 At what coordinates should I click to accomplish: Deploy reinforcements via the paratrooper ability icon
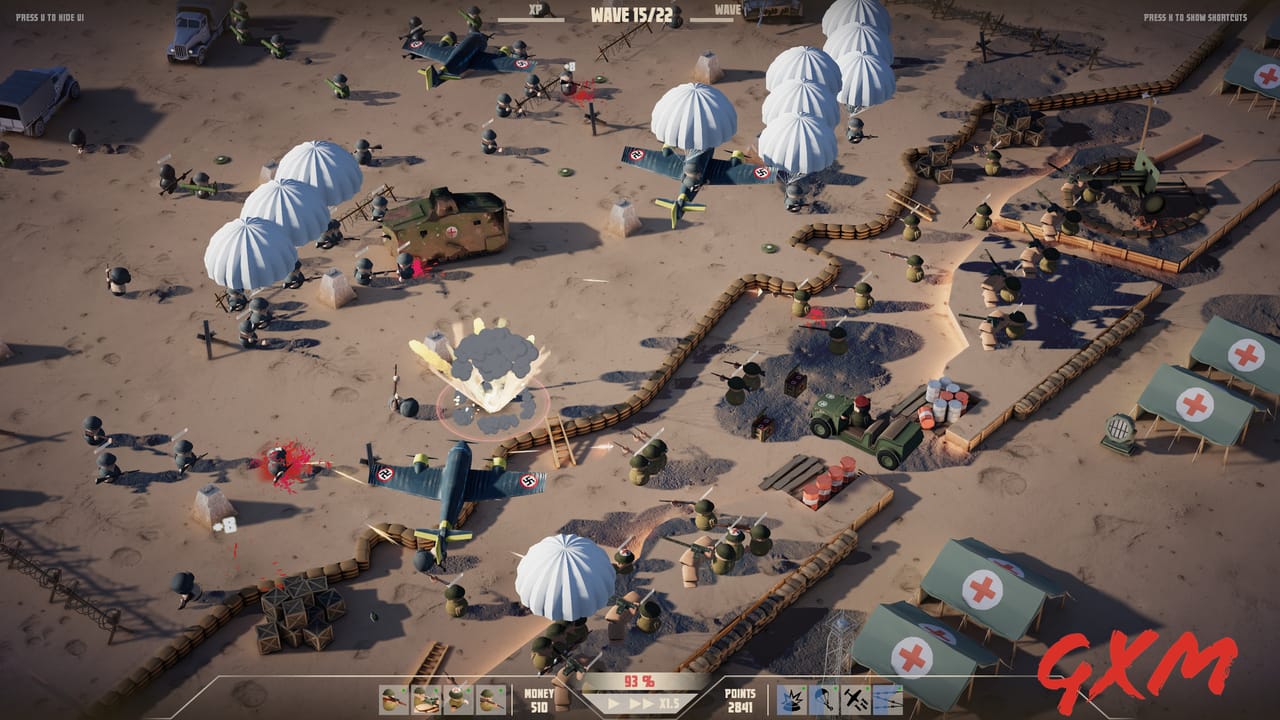(x=826, y=700)
